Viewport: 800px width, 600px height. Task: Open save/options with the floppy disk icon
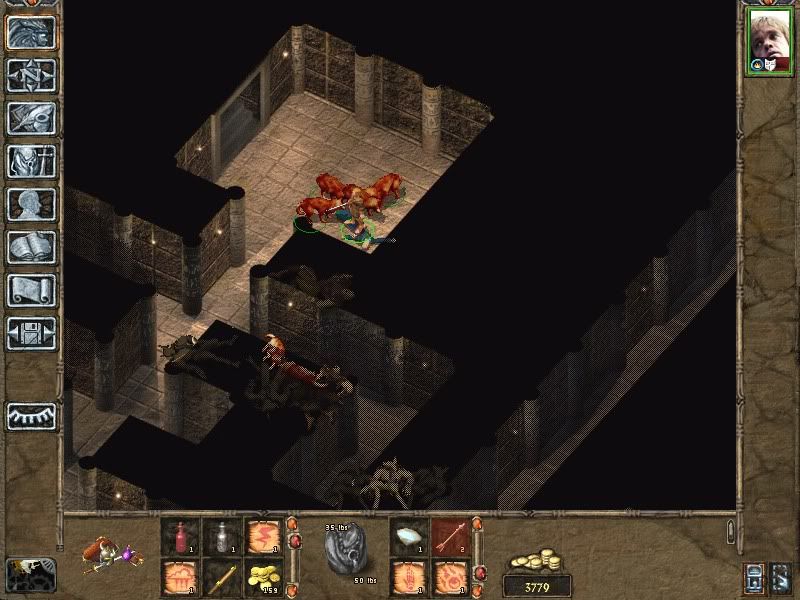(x=31, y=333)
